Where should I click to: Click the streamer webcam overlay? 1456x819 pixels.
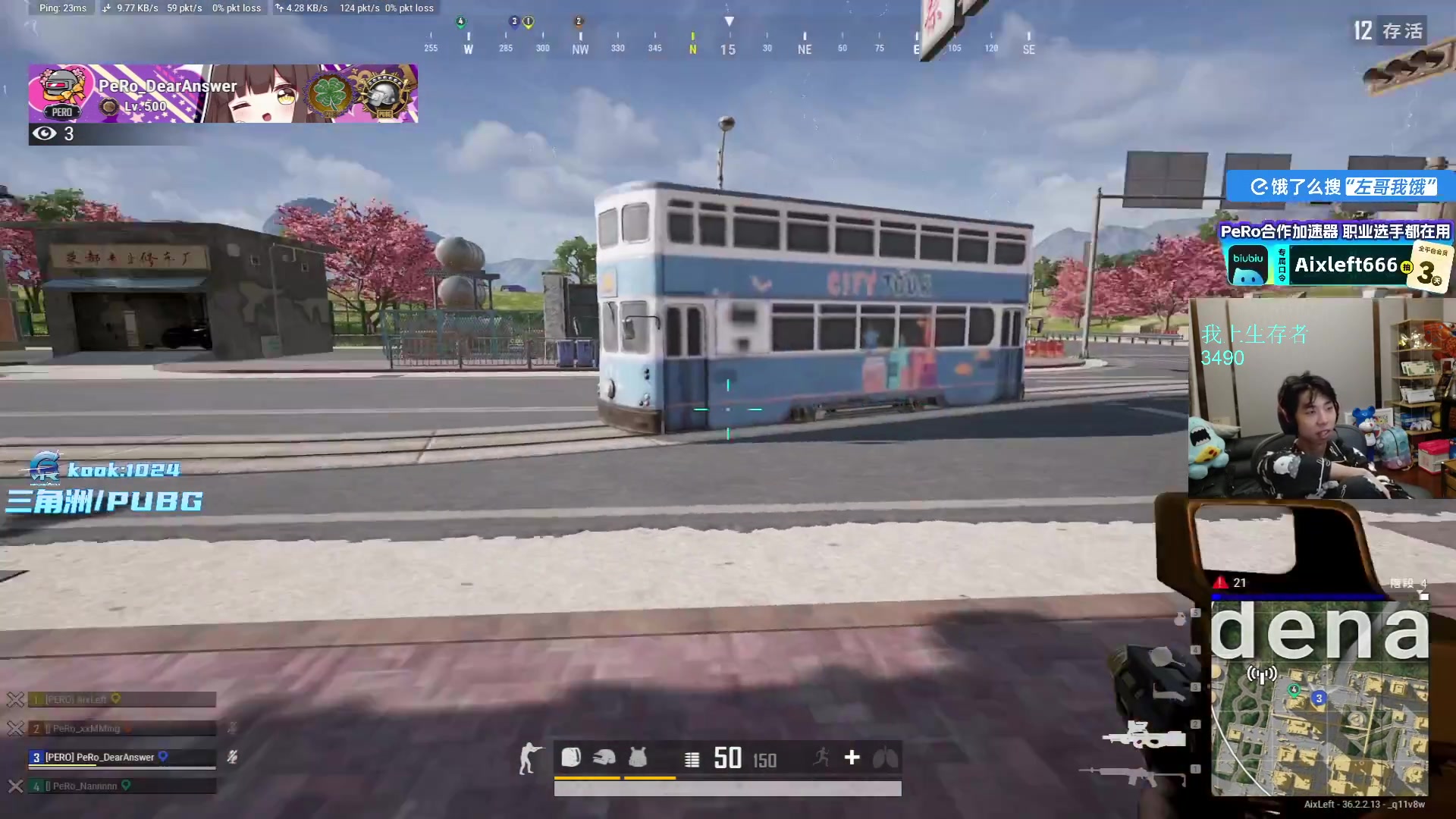pyautogui.click(x=1321, y=398)
